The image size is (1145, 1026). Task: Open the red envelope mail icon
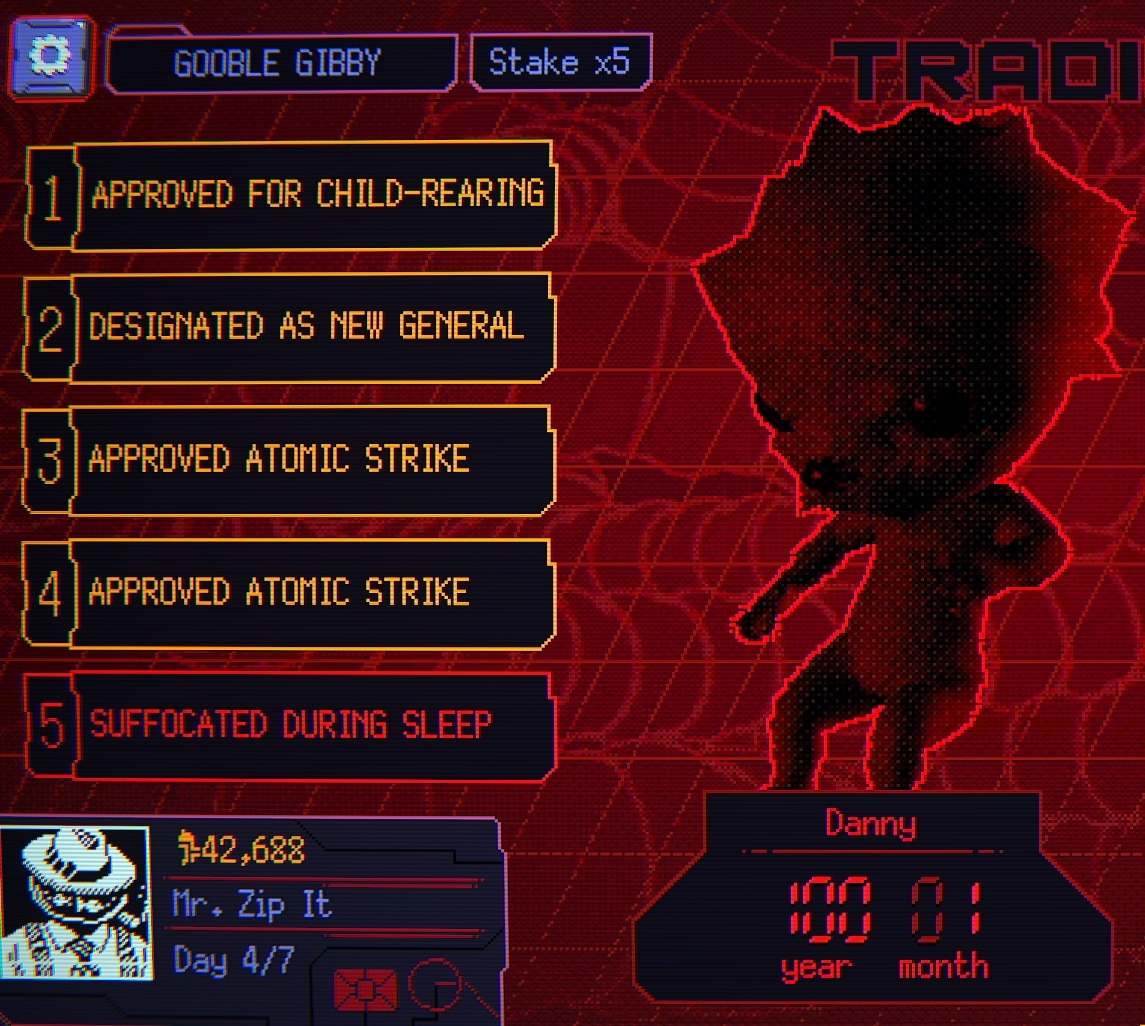pos(365,989)
